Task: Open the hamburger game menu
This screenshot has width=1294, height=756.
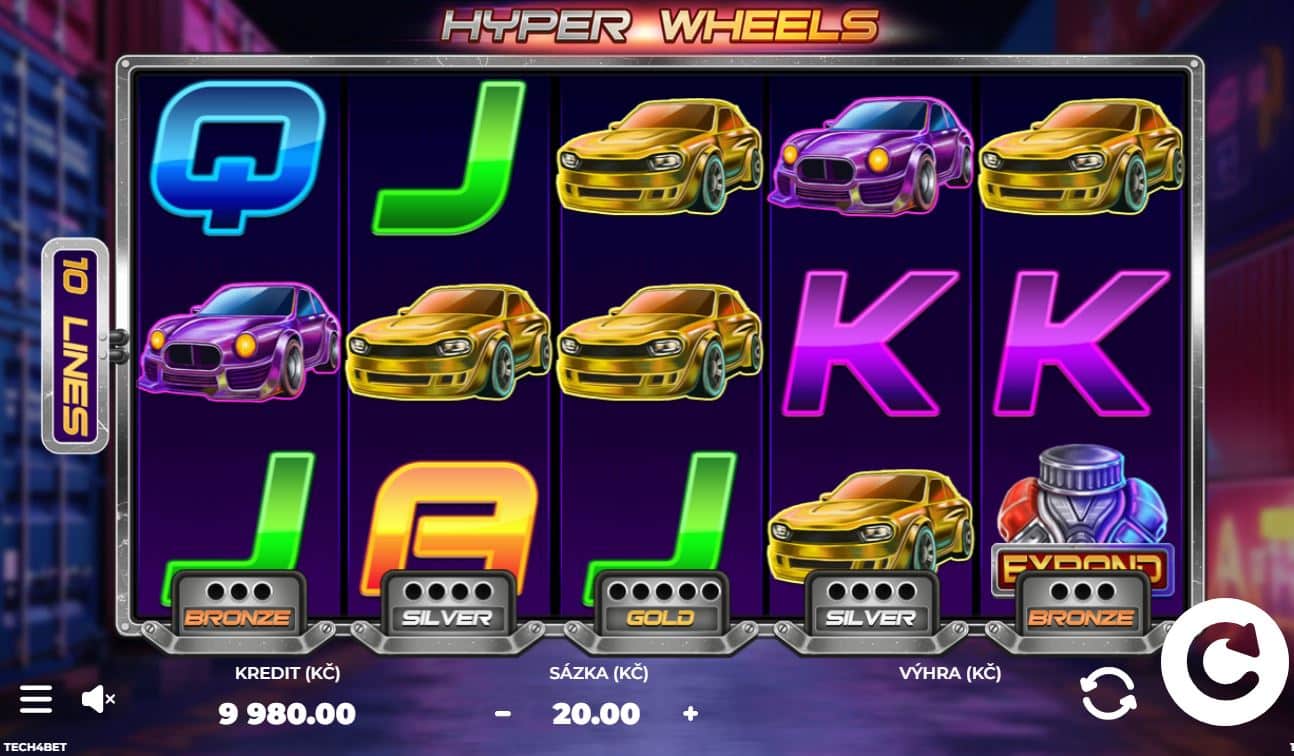Action: [x=35, y=699]
